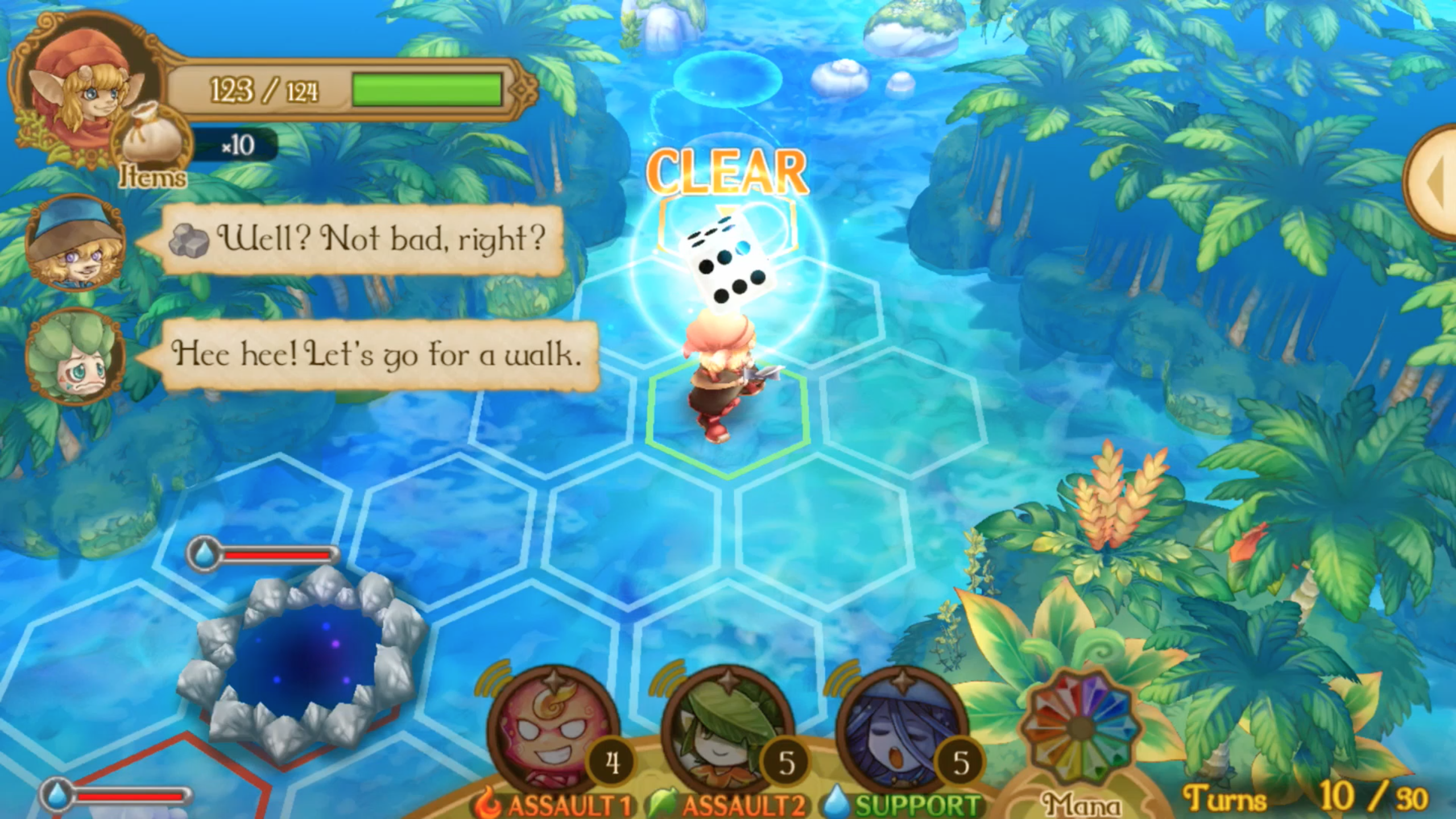Select the blue-hat companion portrait
The height and width of the screenshot is (819, 1456).
tap(75, 242)
